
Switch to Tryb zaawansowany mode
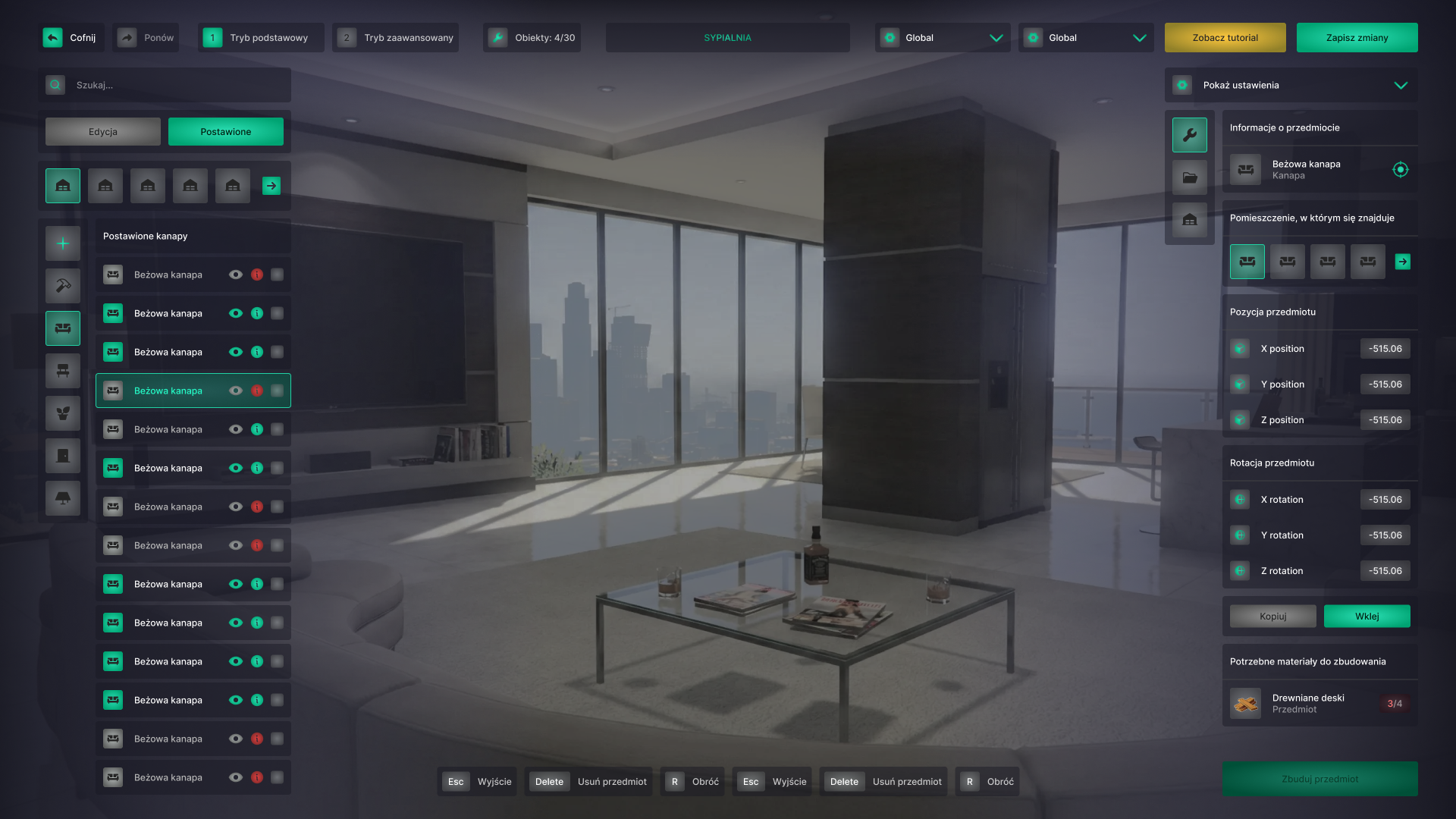pyautogui.click(x=395, y=36)
